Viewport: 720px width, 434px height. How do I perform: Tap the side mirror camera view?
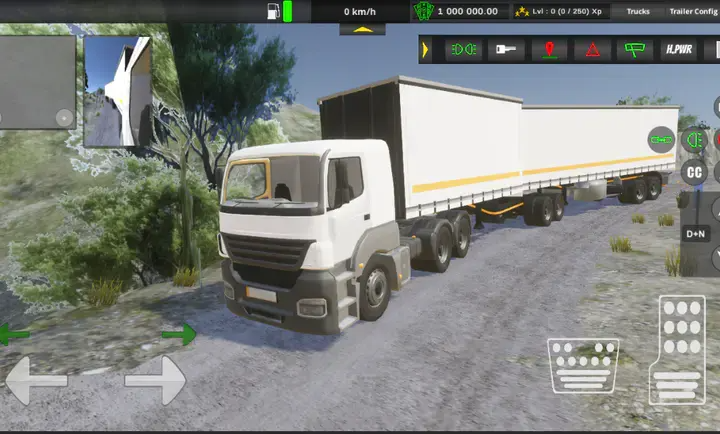[x=117, y=92]
